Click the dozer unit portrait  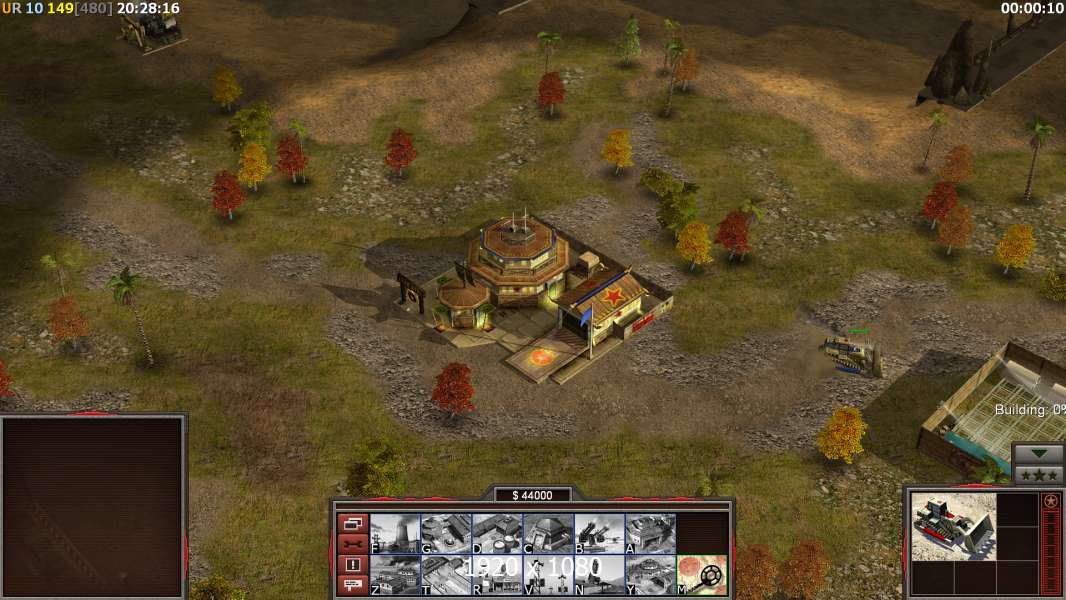tap(953, 526)
